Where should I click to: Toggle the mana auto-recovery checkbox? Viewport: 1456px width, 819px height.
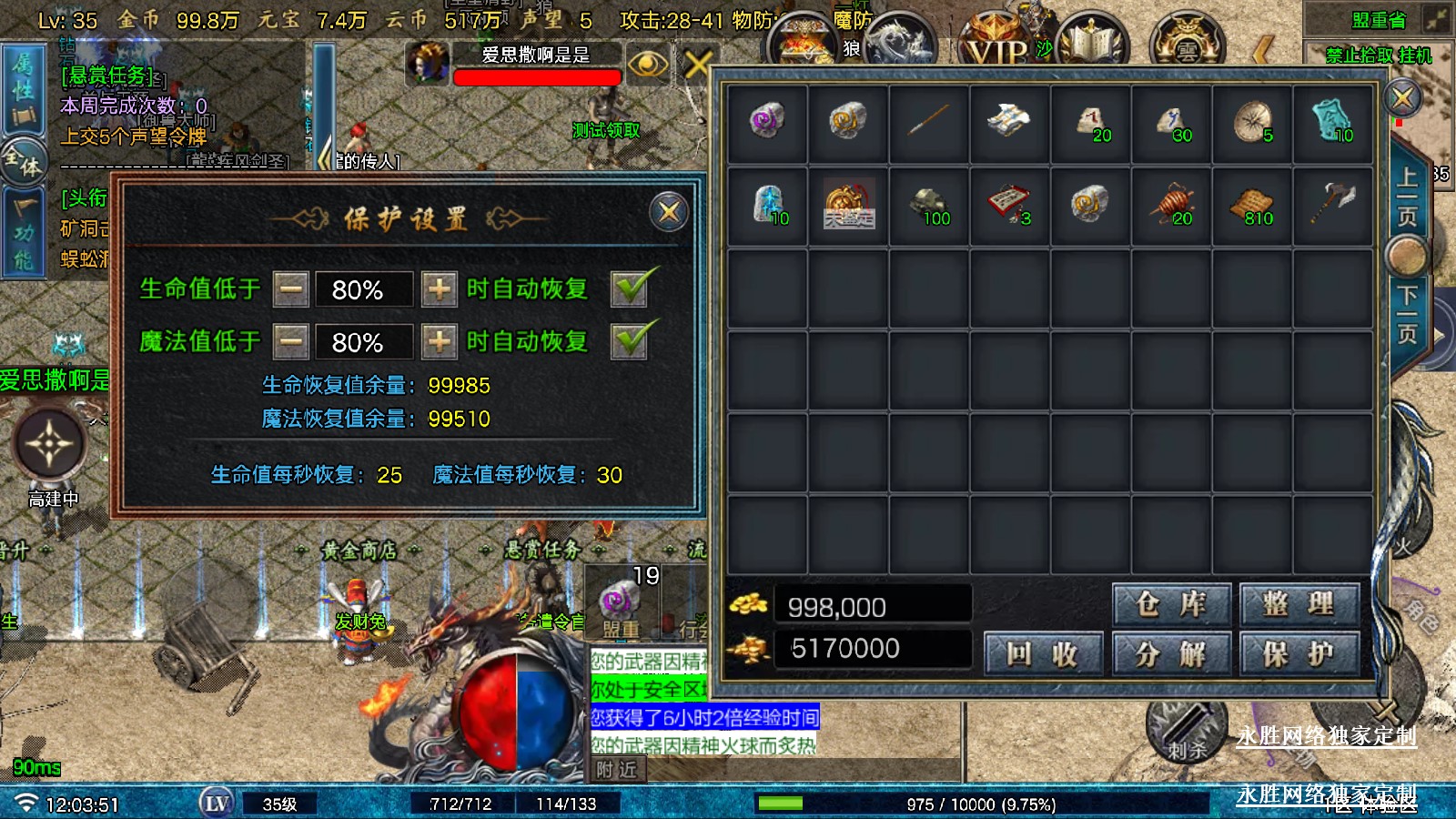pyautogui.click(x=631, y=341)
